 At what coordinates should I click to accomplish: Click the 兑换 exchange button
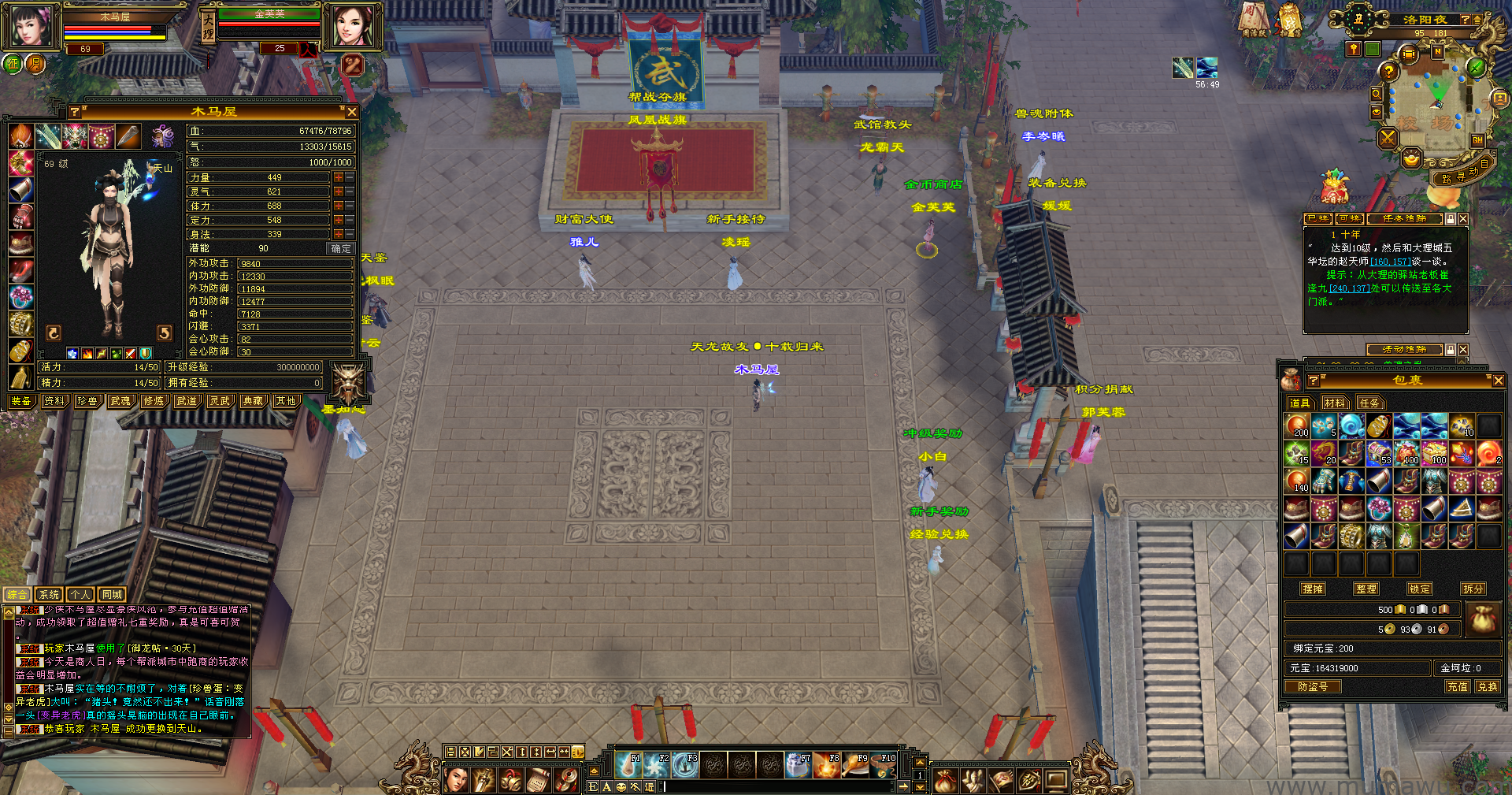pyautogui.click(x=1487, y=687)
